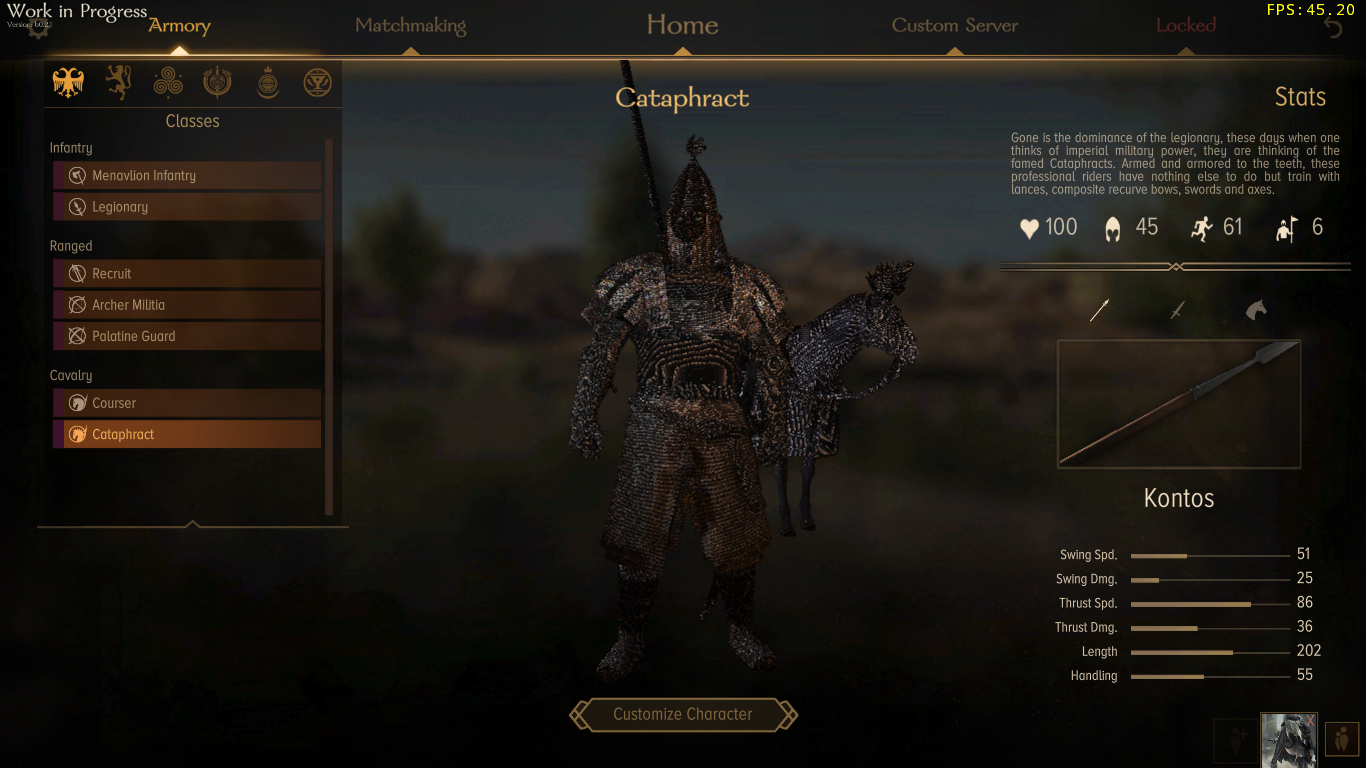View the horse mount stats
This screenshot has height=768, width=1366.
point(1255,311)
